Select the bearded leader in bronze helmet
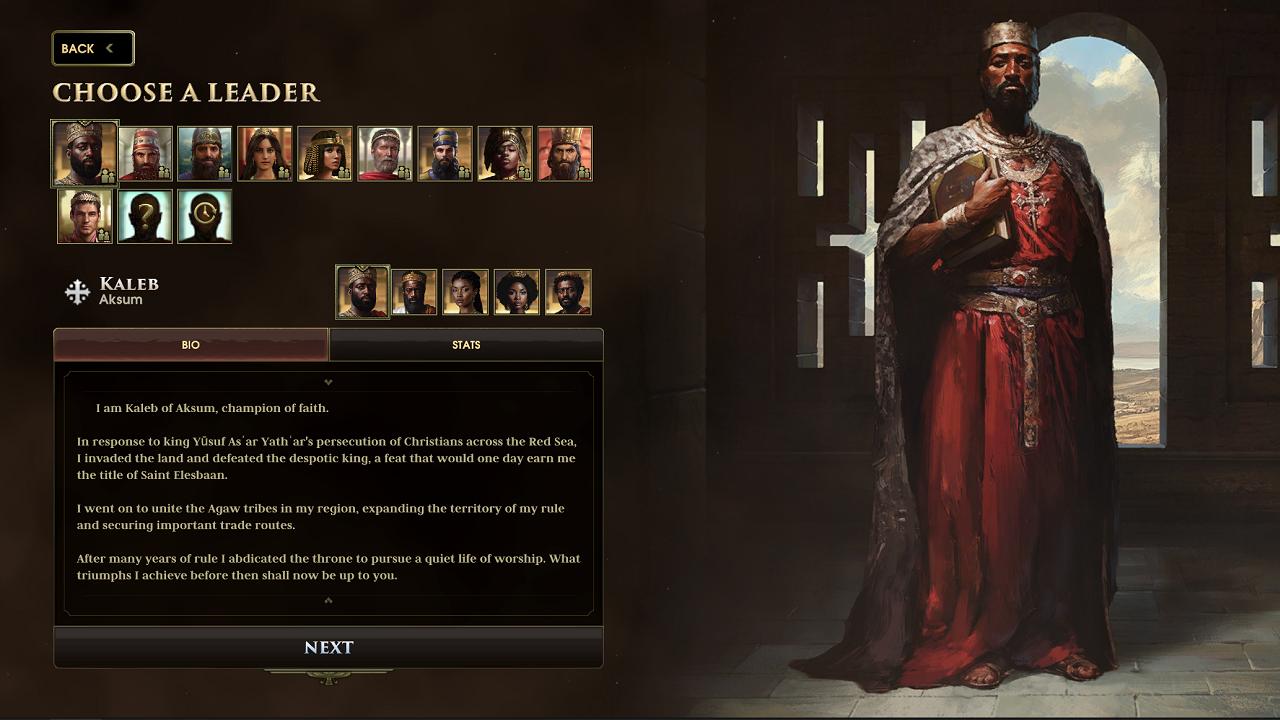Viewport: 1280px width, 720px height. pyautogui.click(x=205, y=153)
